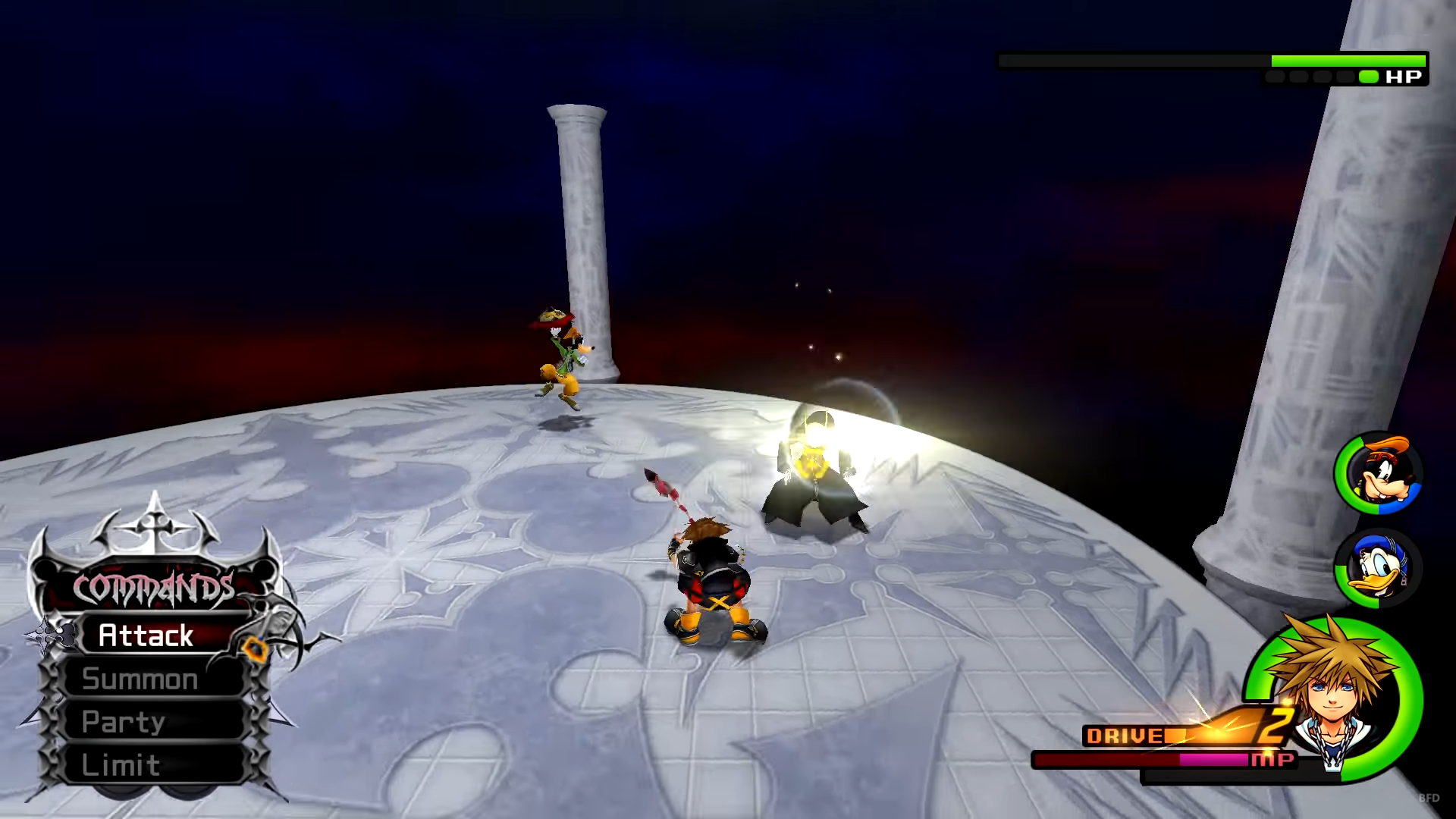Select the Attack command

point(146,635)
